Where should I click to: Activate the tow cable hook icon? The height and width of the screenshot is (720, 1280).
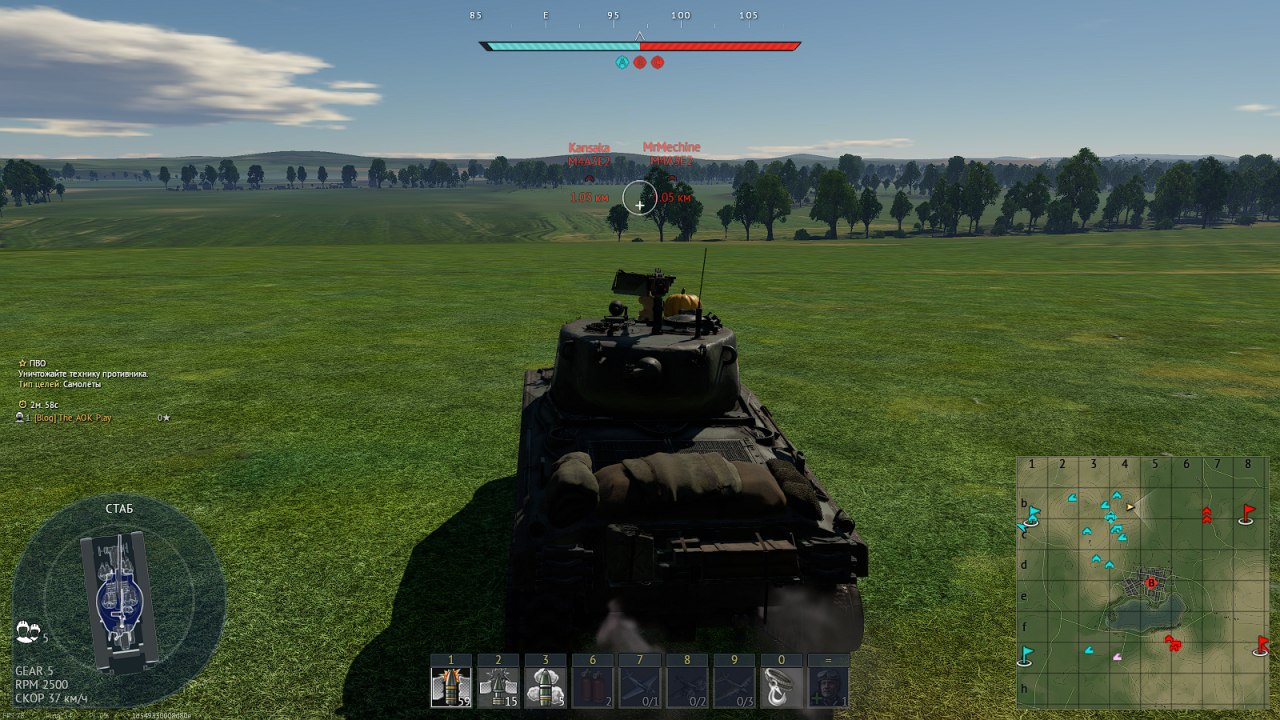(x=781, y=687)
